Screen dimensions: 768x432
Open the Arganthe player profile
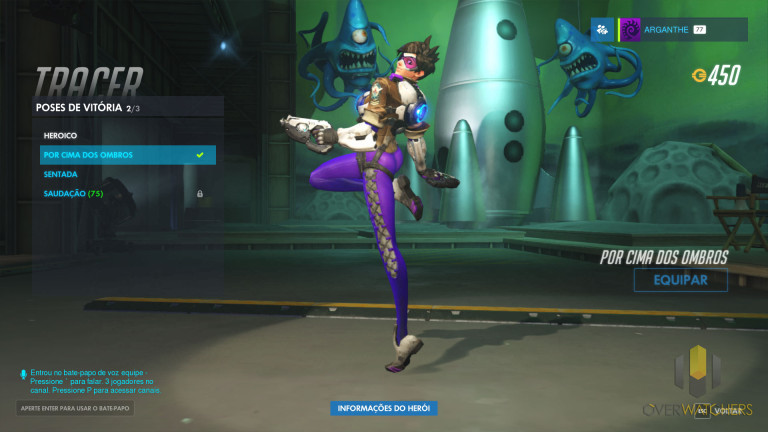coord(682,30)
